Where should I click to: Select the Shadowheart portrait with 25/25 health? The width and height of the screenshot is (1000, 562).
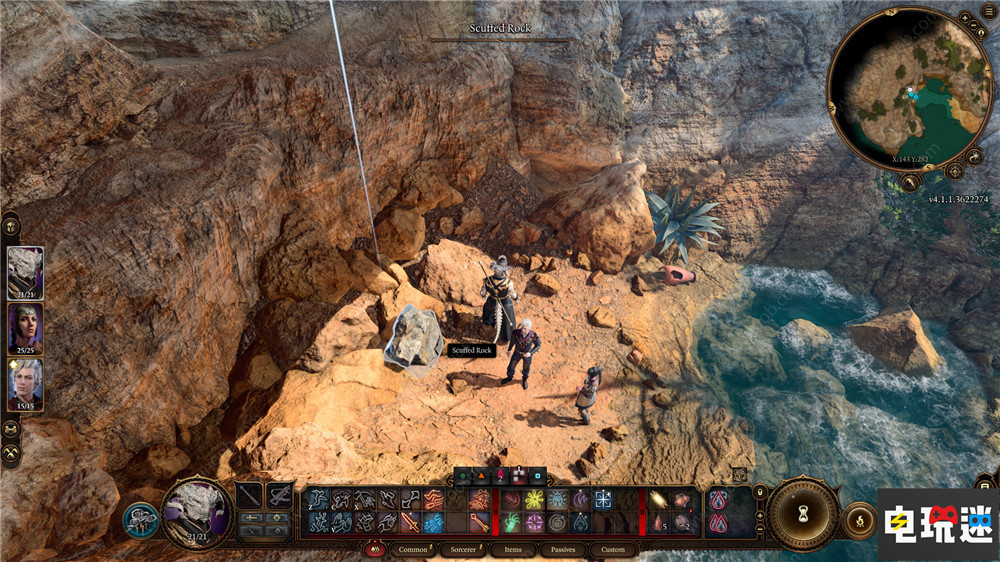[x=25, y=329]
